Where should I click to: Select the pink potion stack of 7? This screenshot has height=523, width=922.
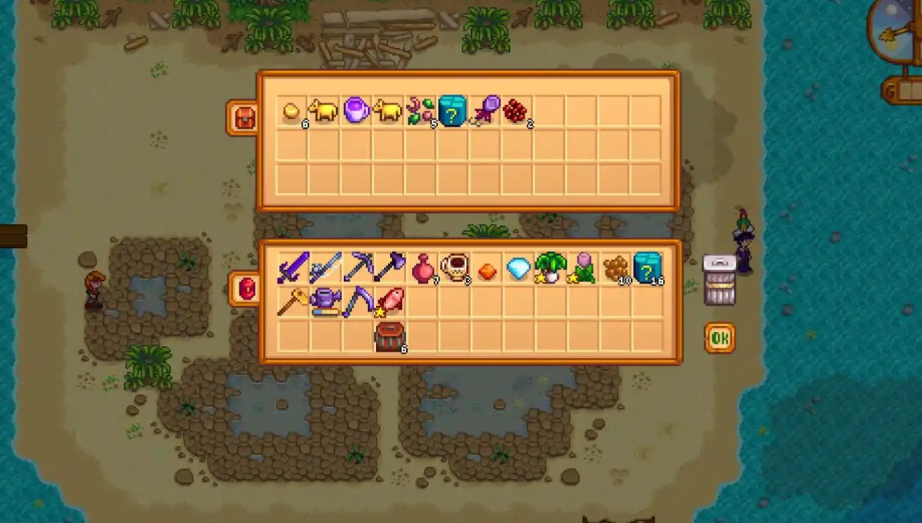[x=422, y=268]
